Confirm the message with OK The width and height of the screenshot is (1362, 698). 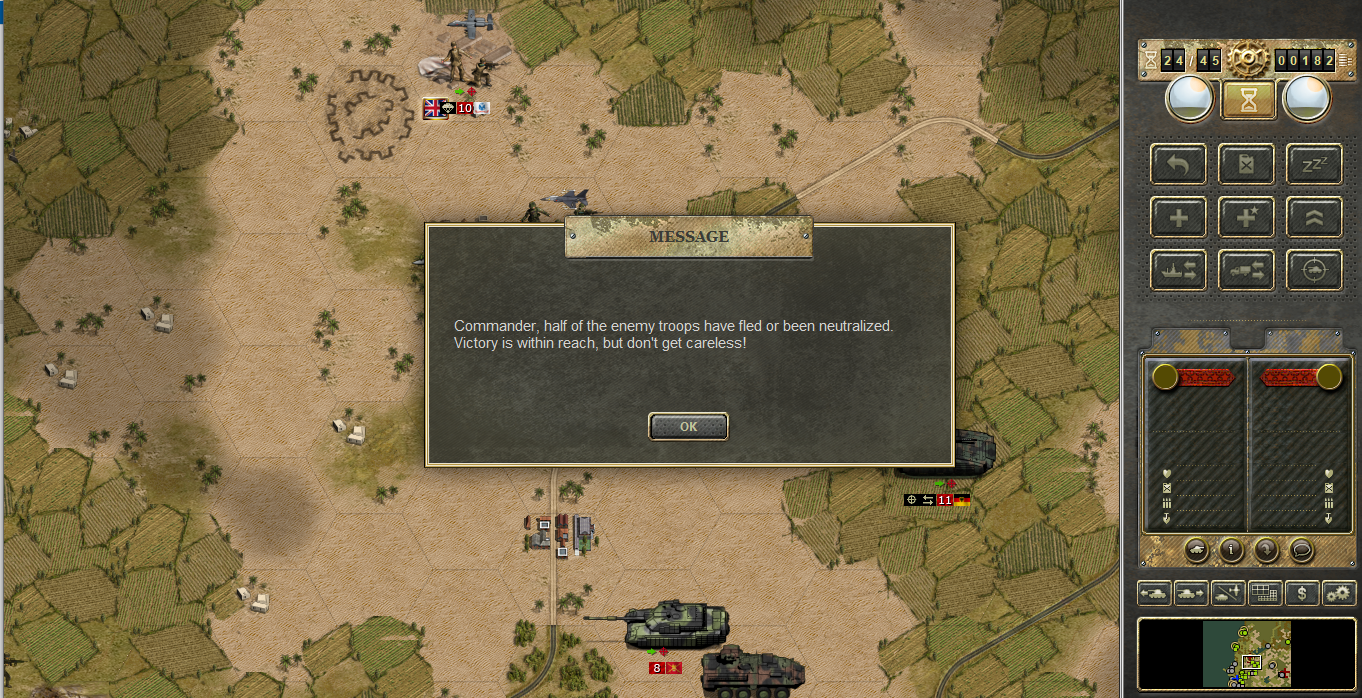tap(688, 427)
